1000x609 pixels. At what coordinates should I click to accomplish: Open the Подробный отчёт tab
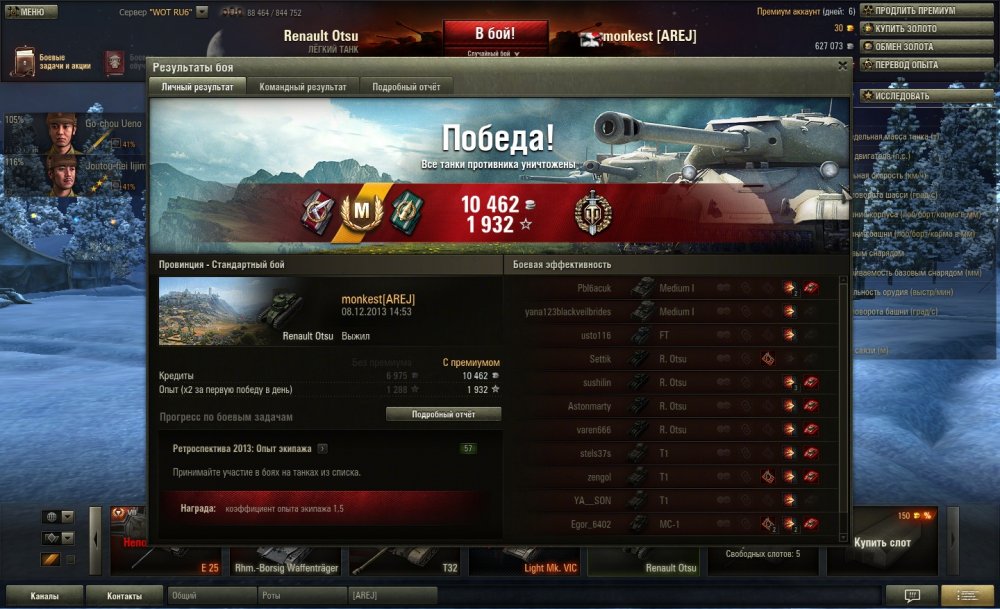tap(406, 87)
